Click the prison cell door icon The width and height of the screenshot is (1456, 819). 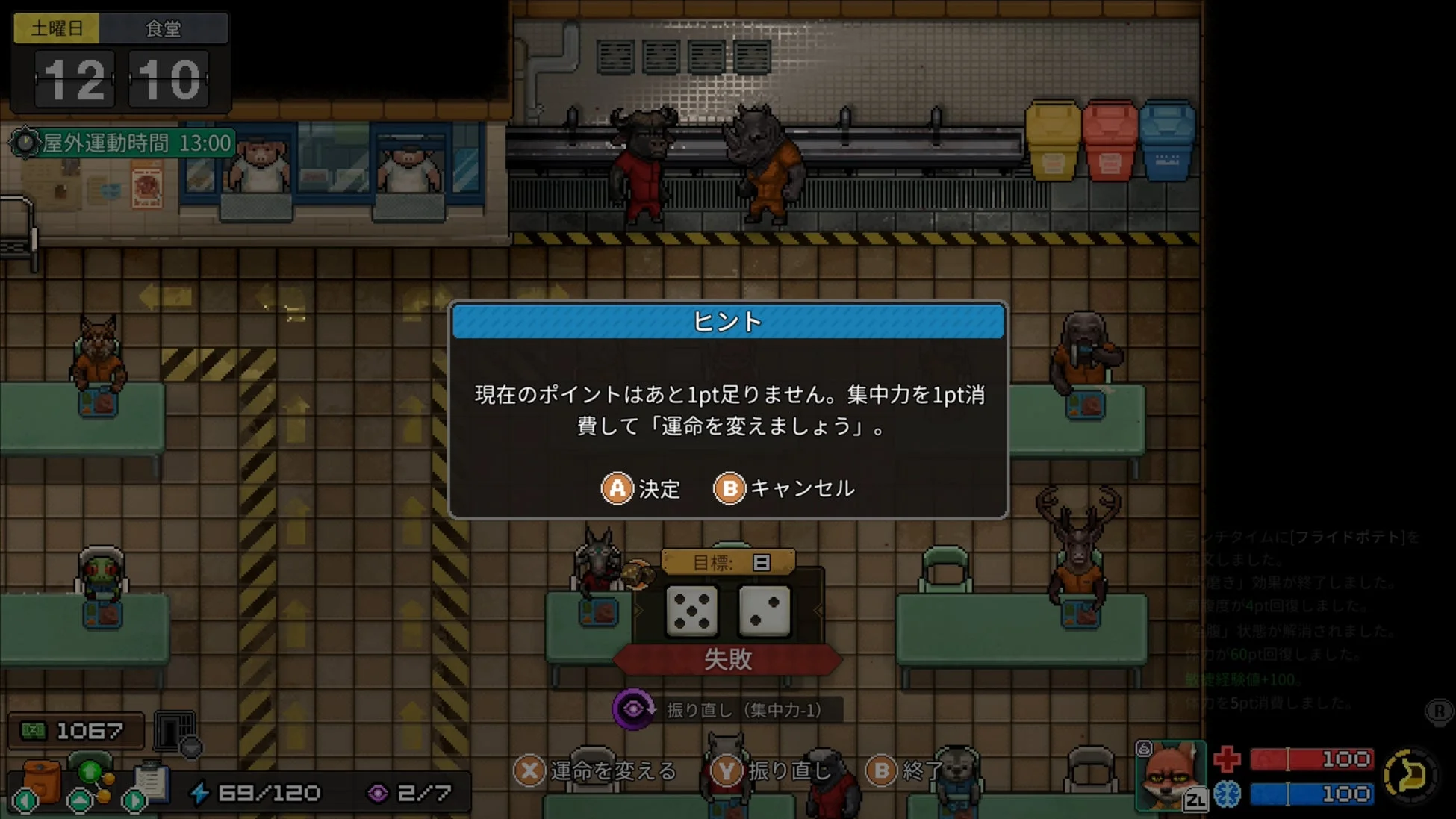[x=173, y=729]
